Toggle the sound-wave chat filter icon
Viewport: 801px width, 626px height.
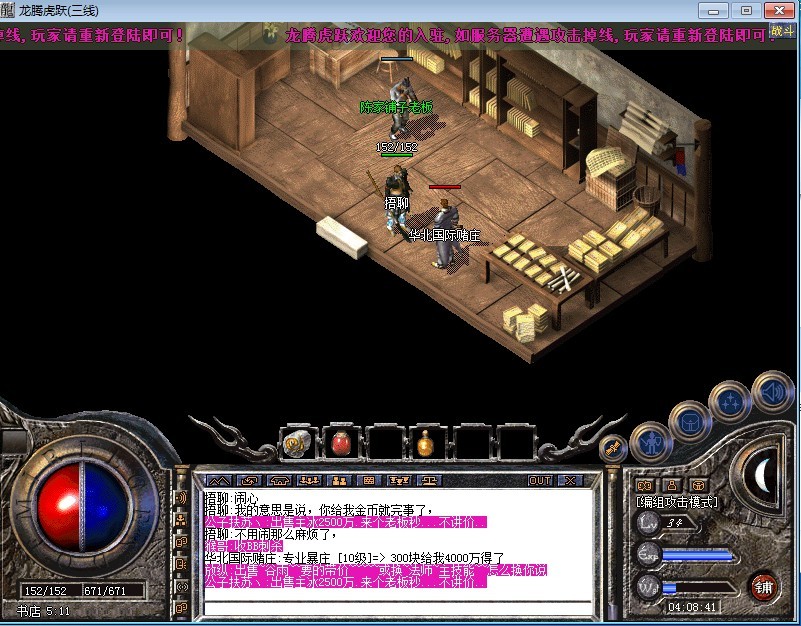182,497
